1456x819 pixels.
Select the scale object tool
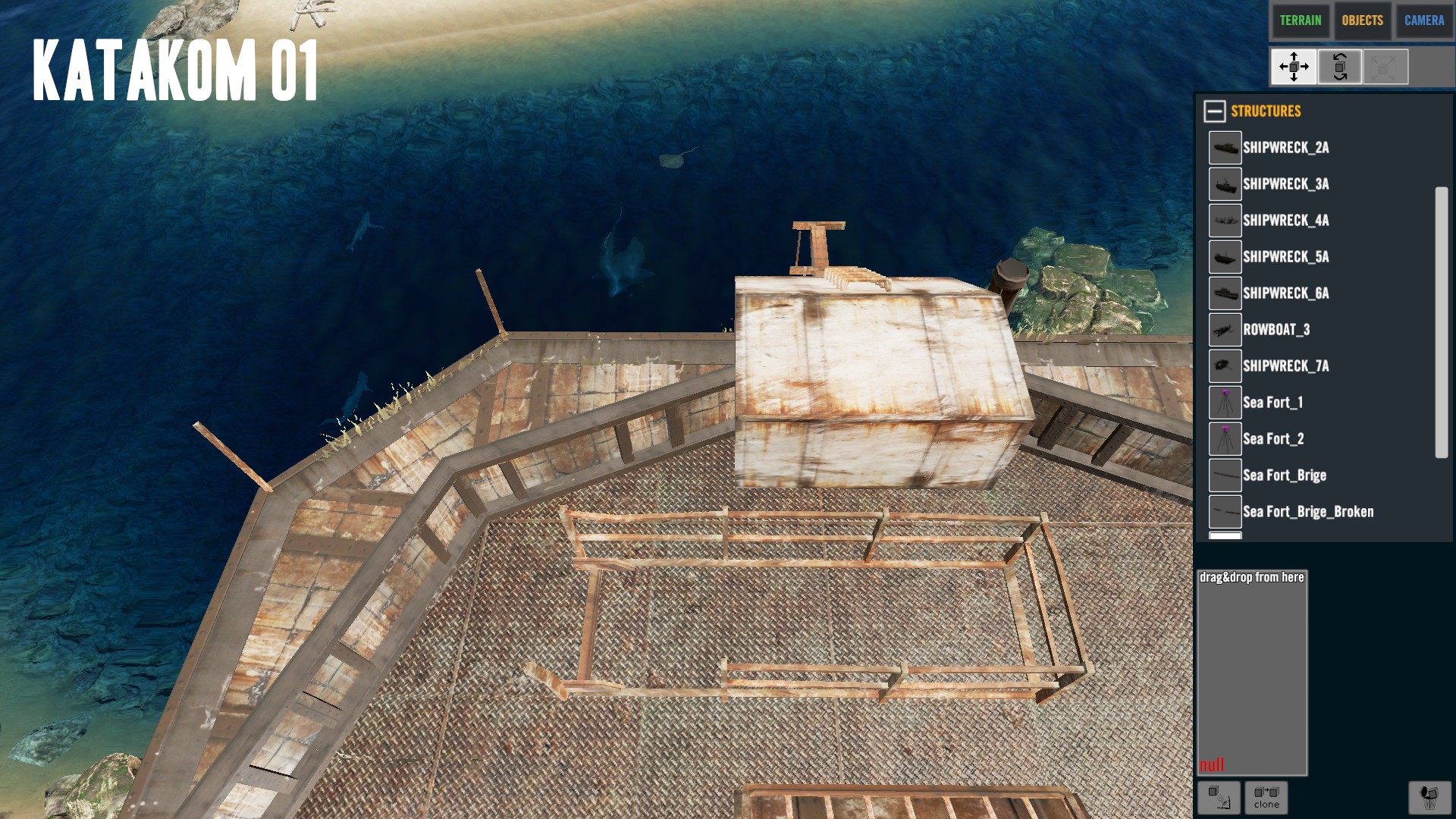tap(1385, 67)
